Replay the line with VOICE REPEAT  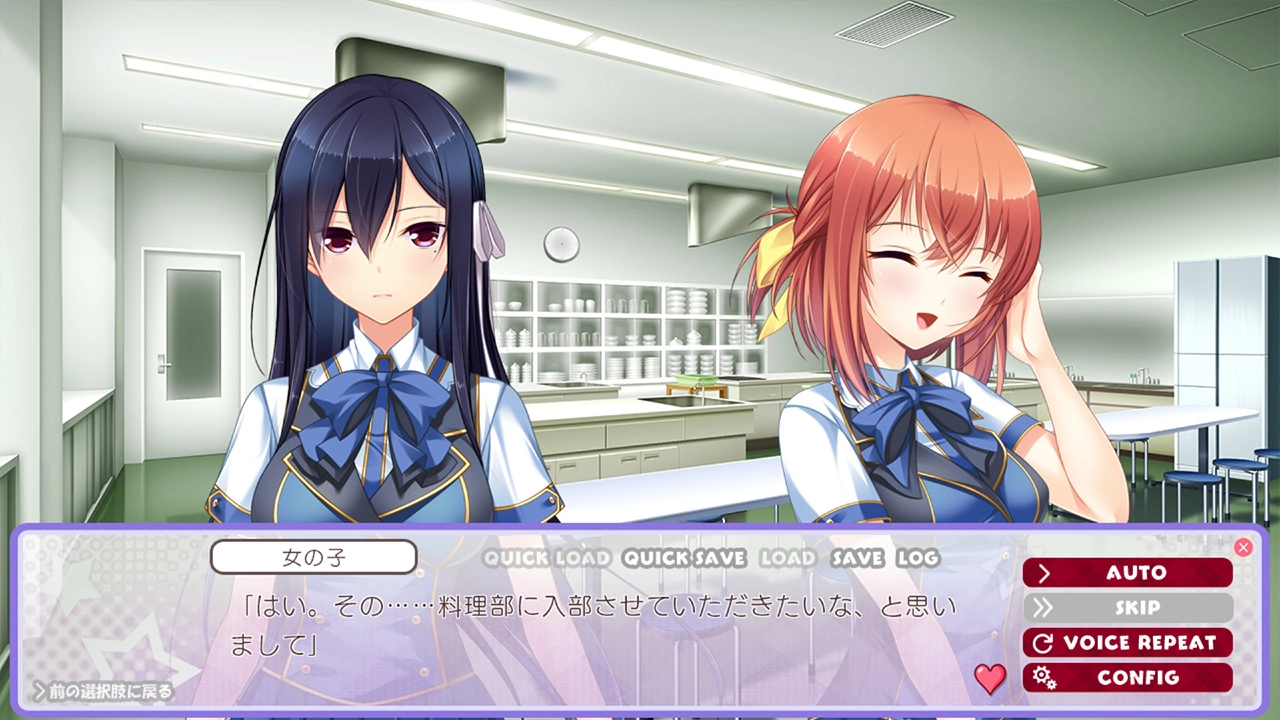point(1127,643)
